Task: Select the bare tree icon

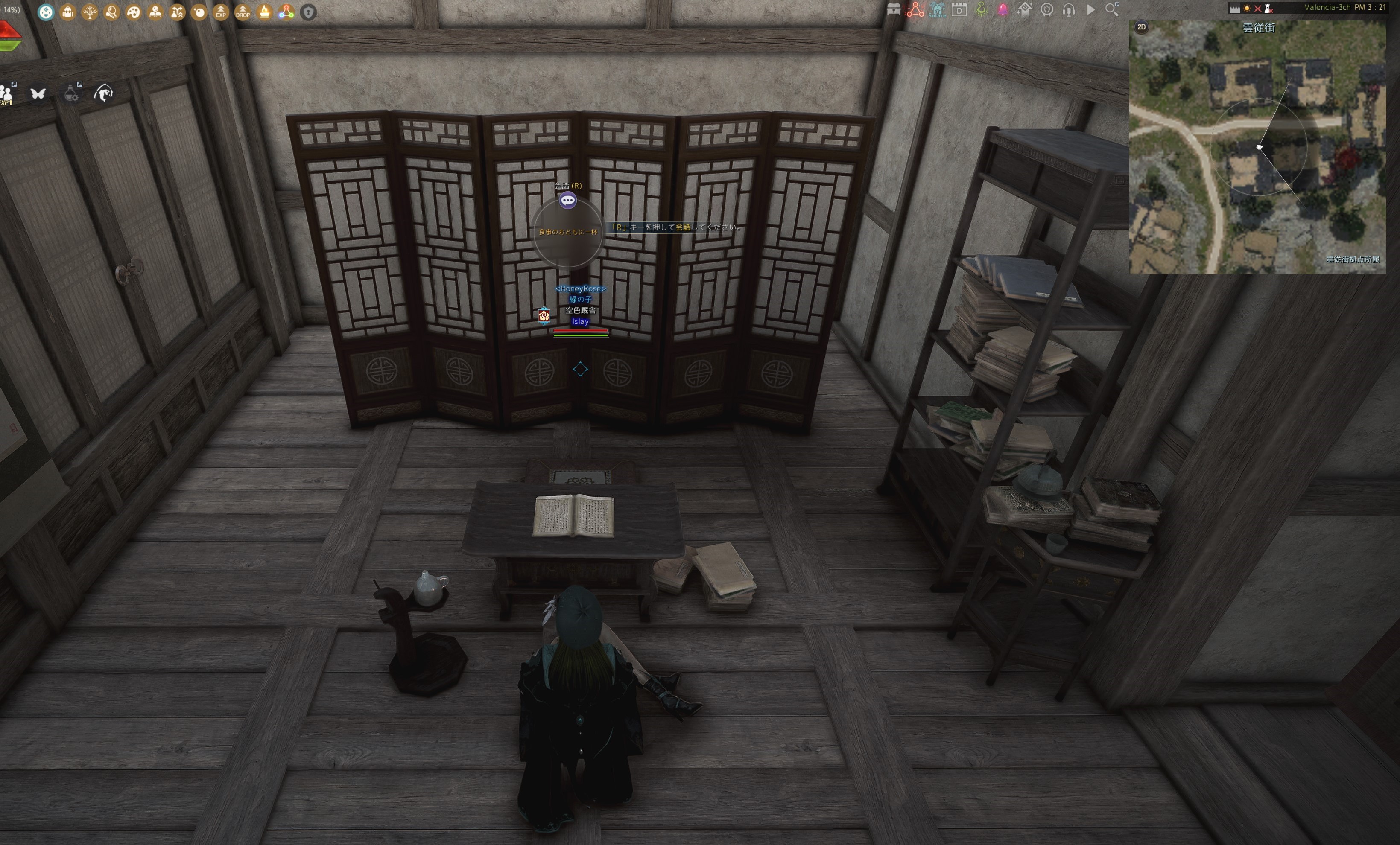Action: (x=90, y=12)
